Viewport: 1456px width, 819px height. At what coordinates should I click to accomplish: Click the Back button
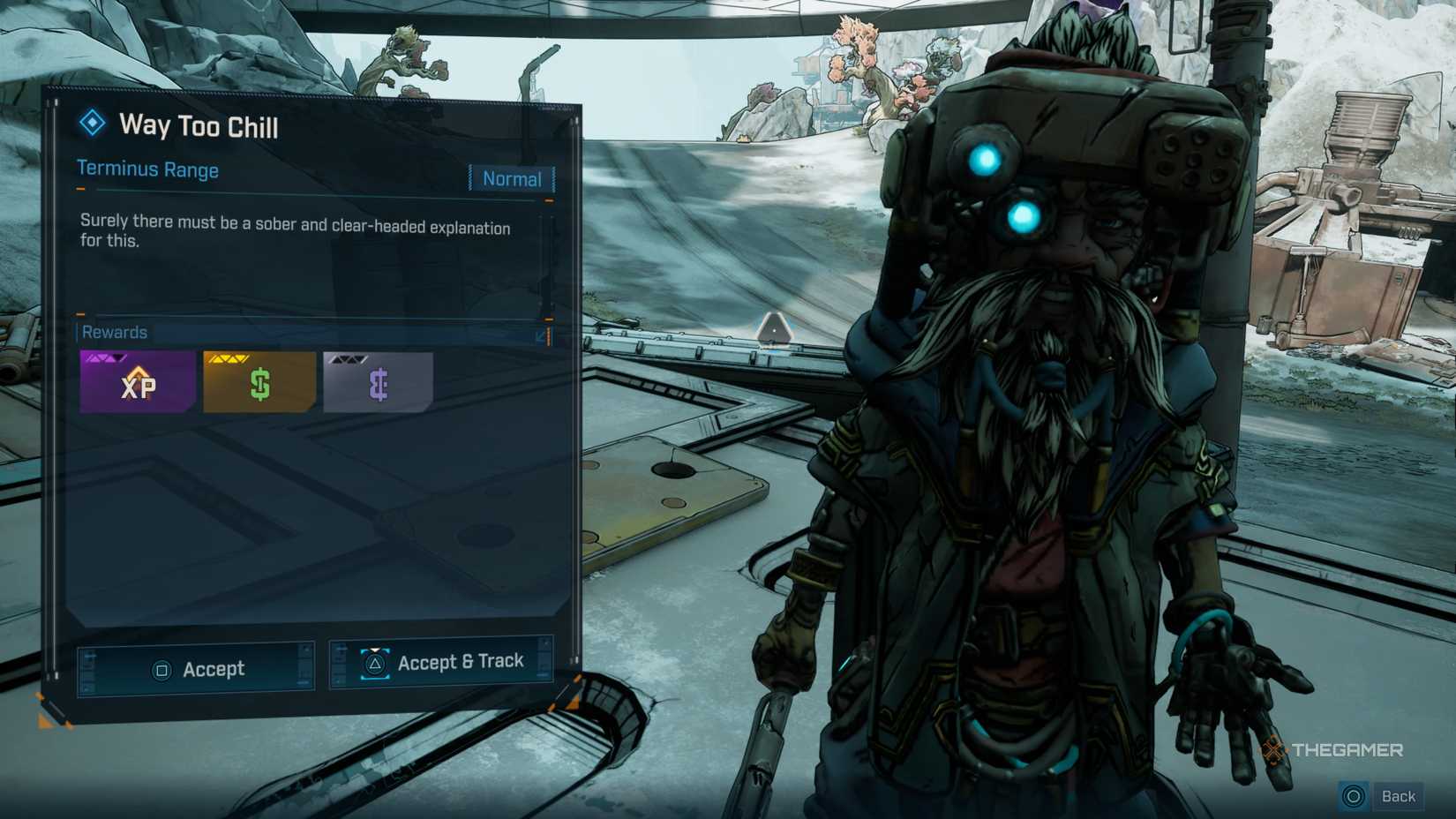tap(1399, 795)
